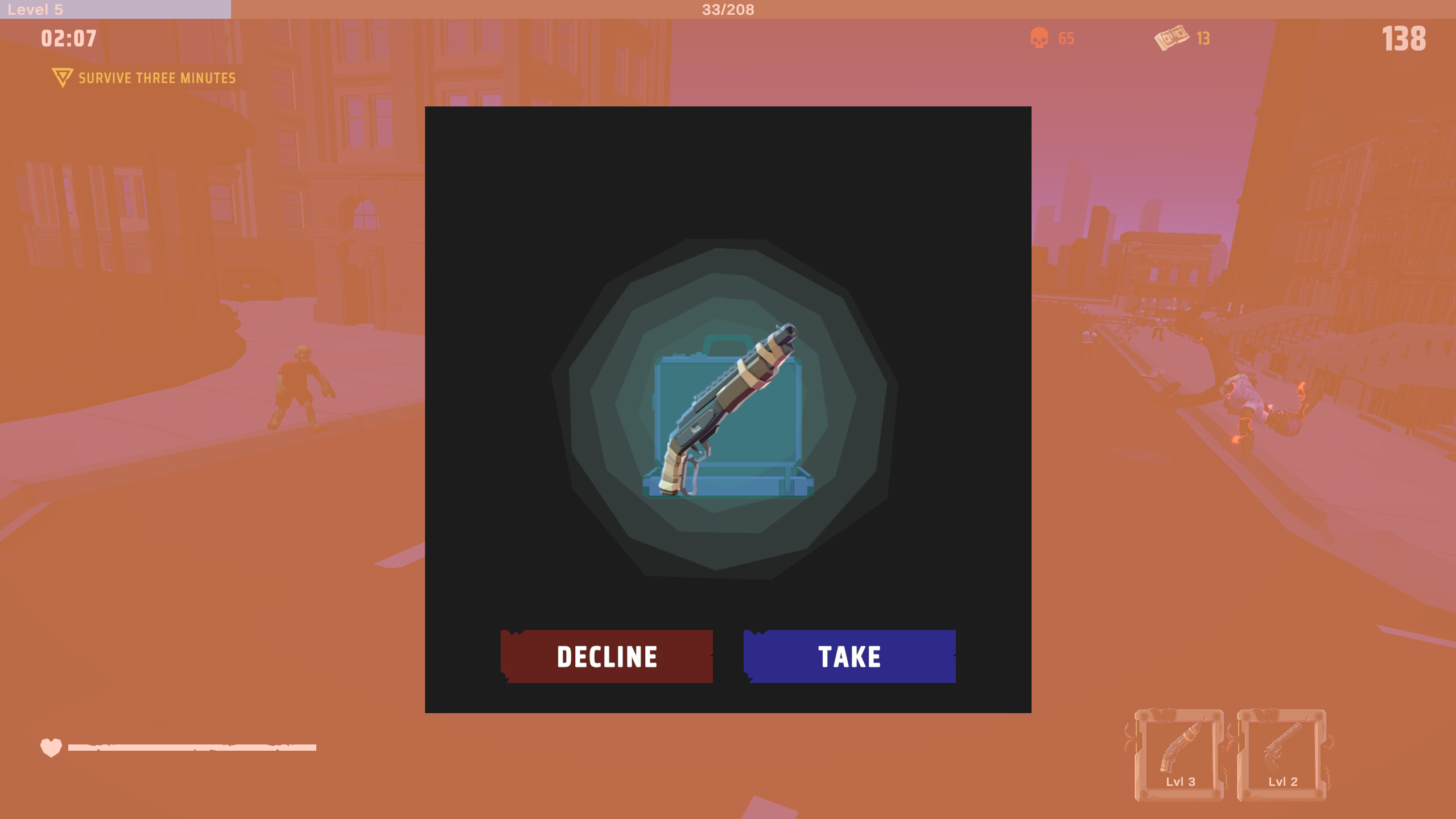Click the 33/208 counter at top center
This screenshot has height=819, width=1456.
pos(727,9)
